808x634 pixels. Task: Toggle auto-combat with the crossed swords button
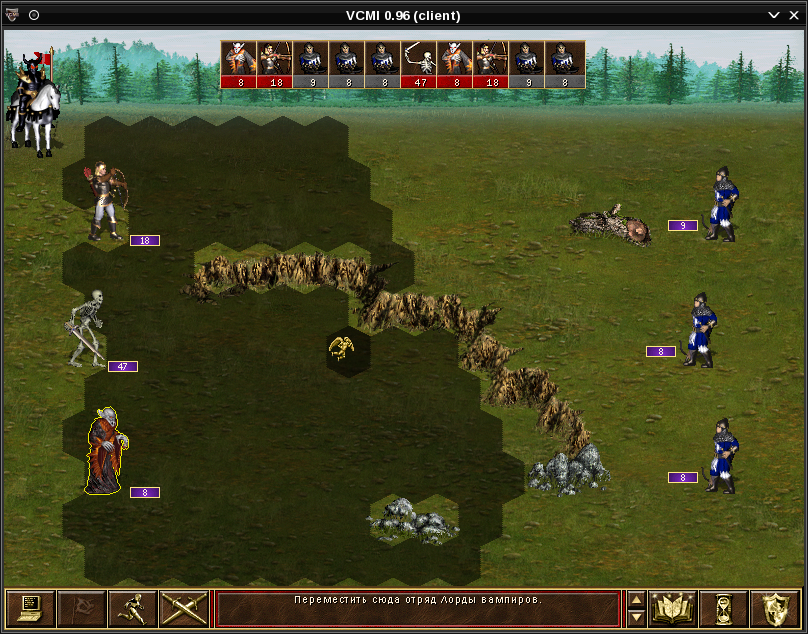click(183, 607)
